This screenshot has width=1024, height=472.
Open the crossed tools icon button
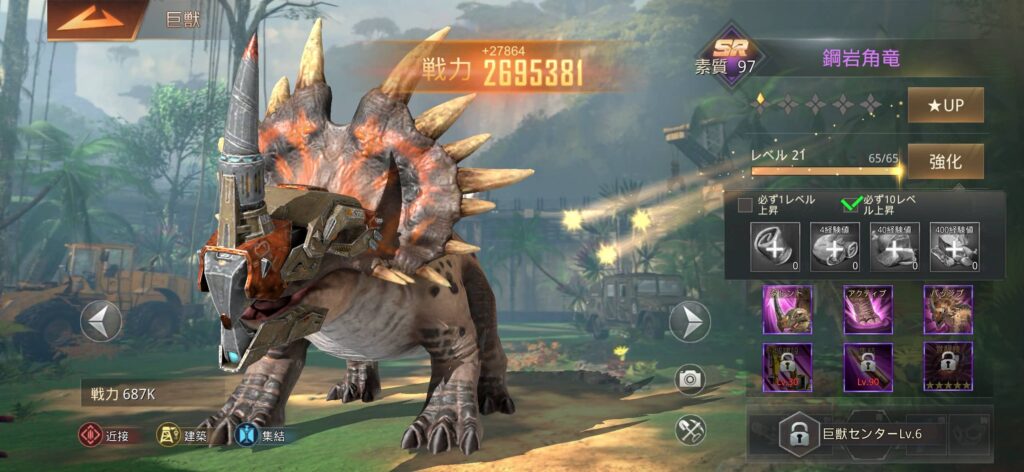pos(689,430)
